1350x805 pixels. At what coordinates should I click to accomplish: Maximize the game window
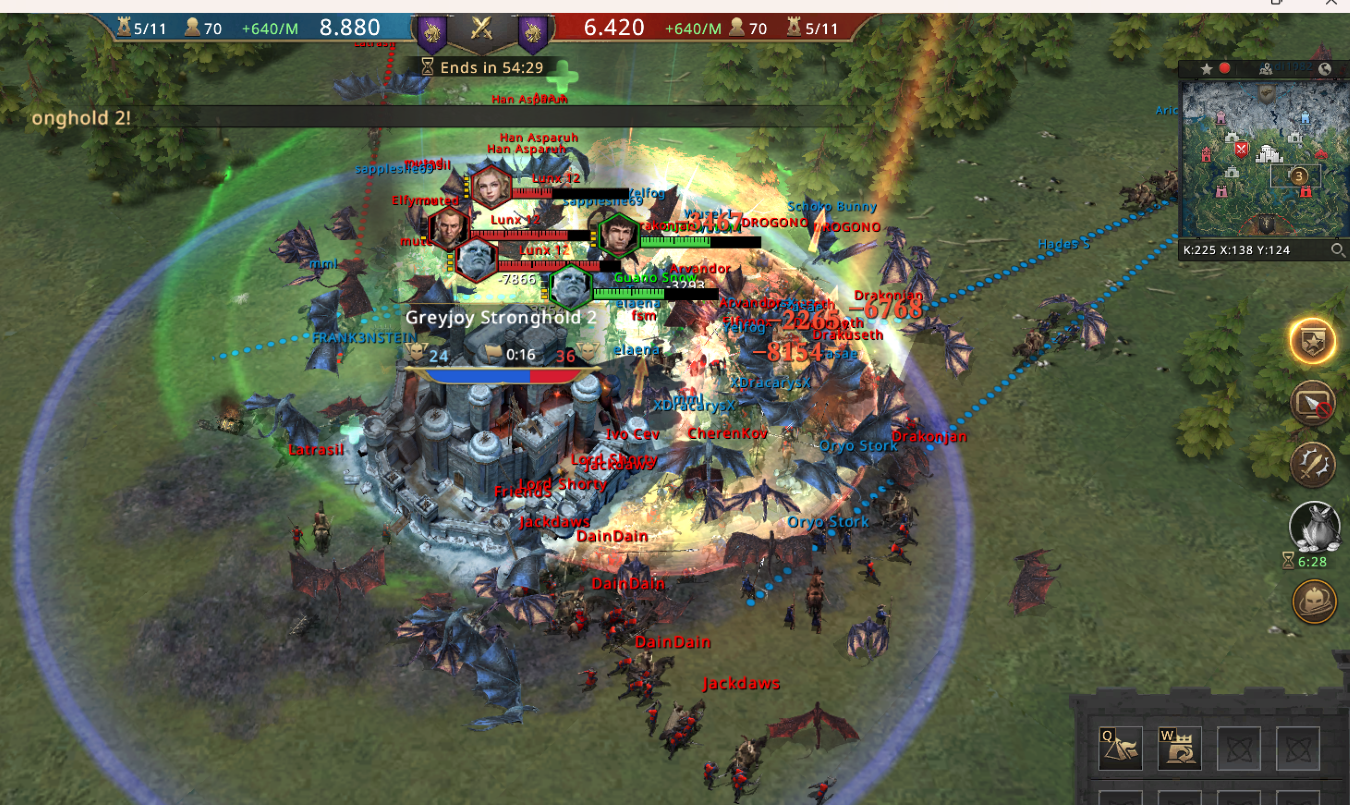point(1275,3)
